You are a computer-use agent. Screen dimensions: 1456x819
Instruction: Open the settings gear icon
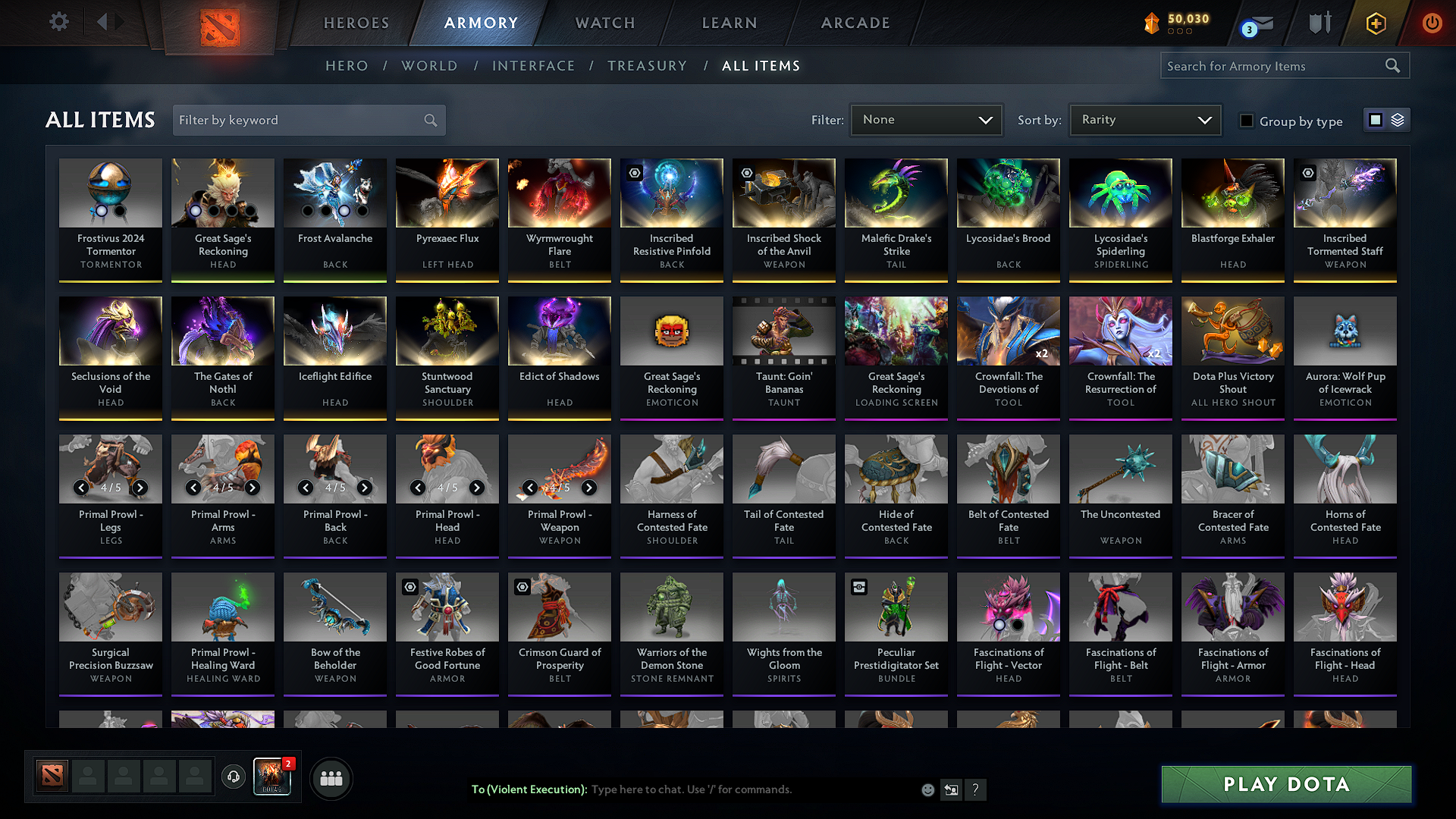click(58, 22)
